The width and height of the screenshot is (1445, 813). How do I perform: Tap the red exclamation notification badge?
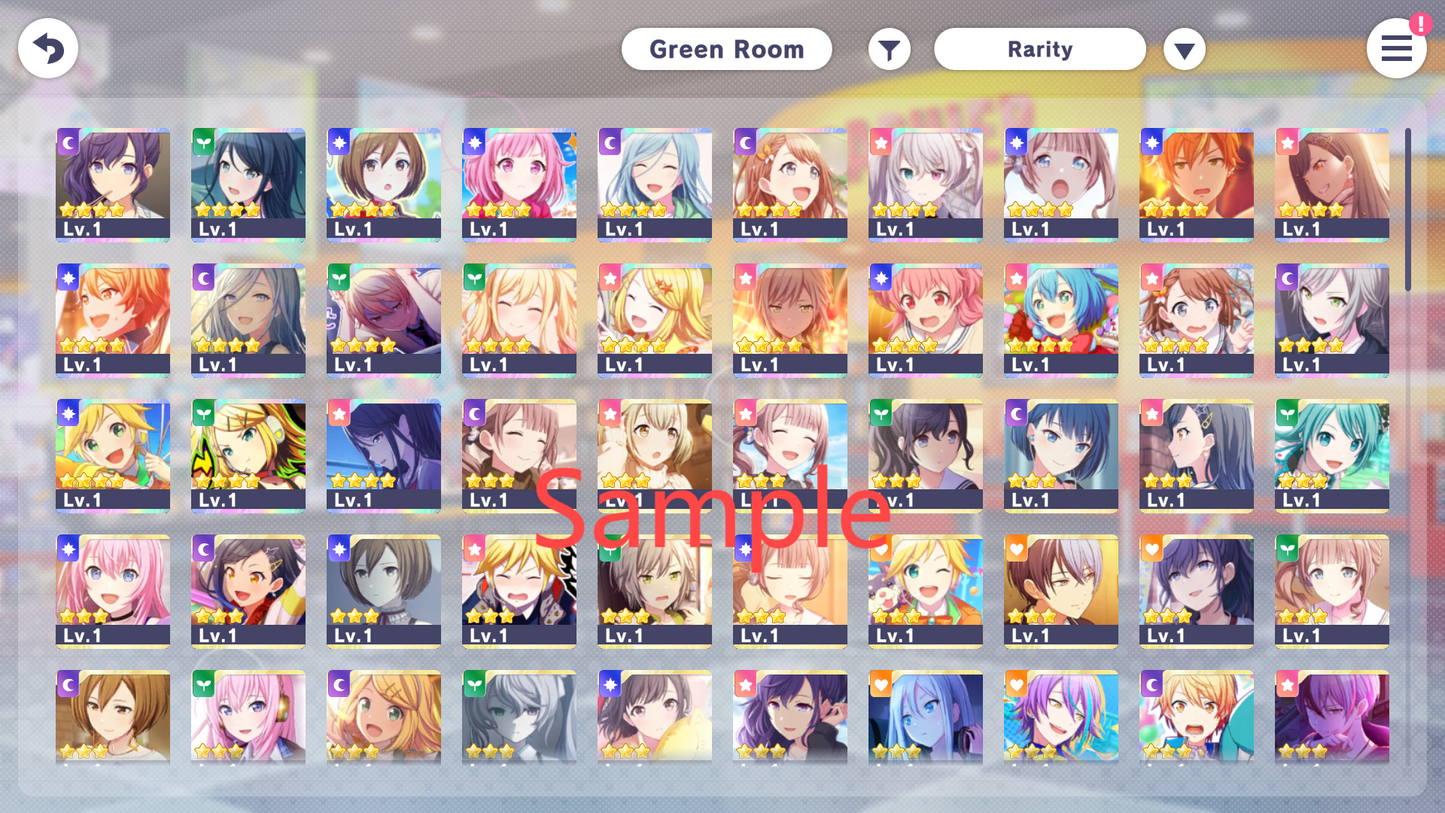(1421, 22)
